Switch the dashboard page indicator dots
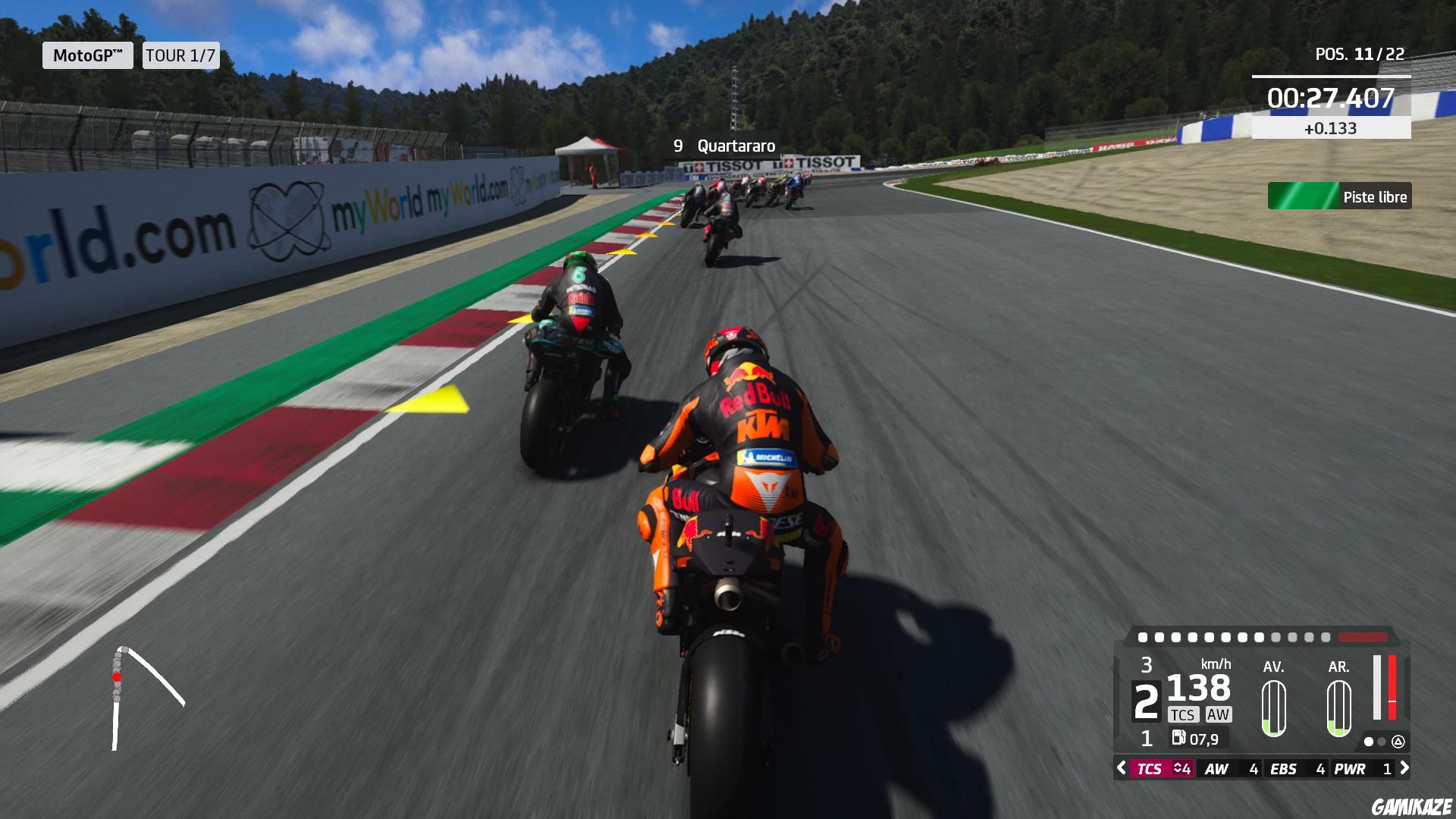This screenshot has width=1456, height=819. 1374,742
